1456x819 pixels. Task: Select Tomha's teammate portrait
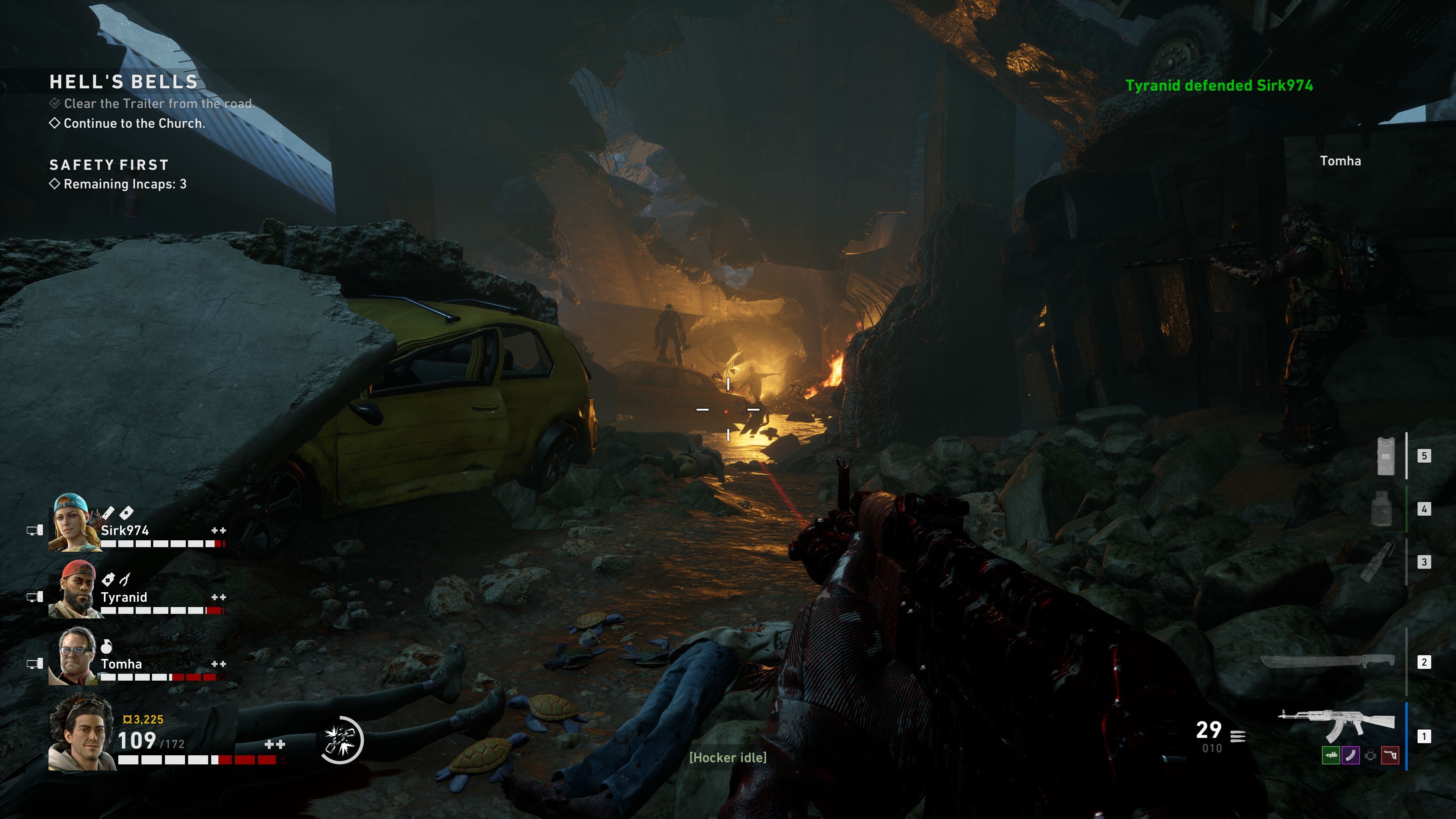pos(76,656)
